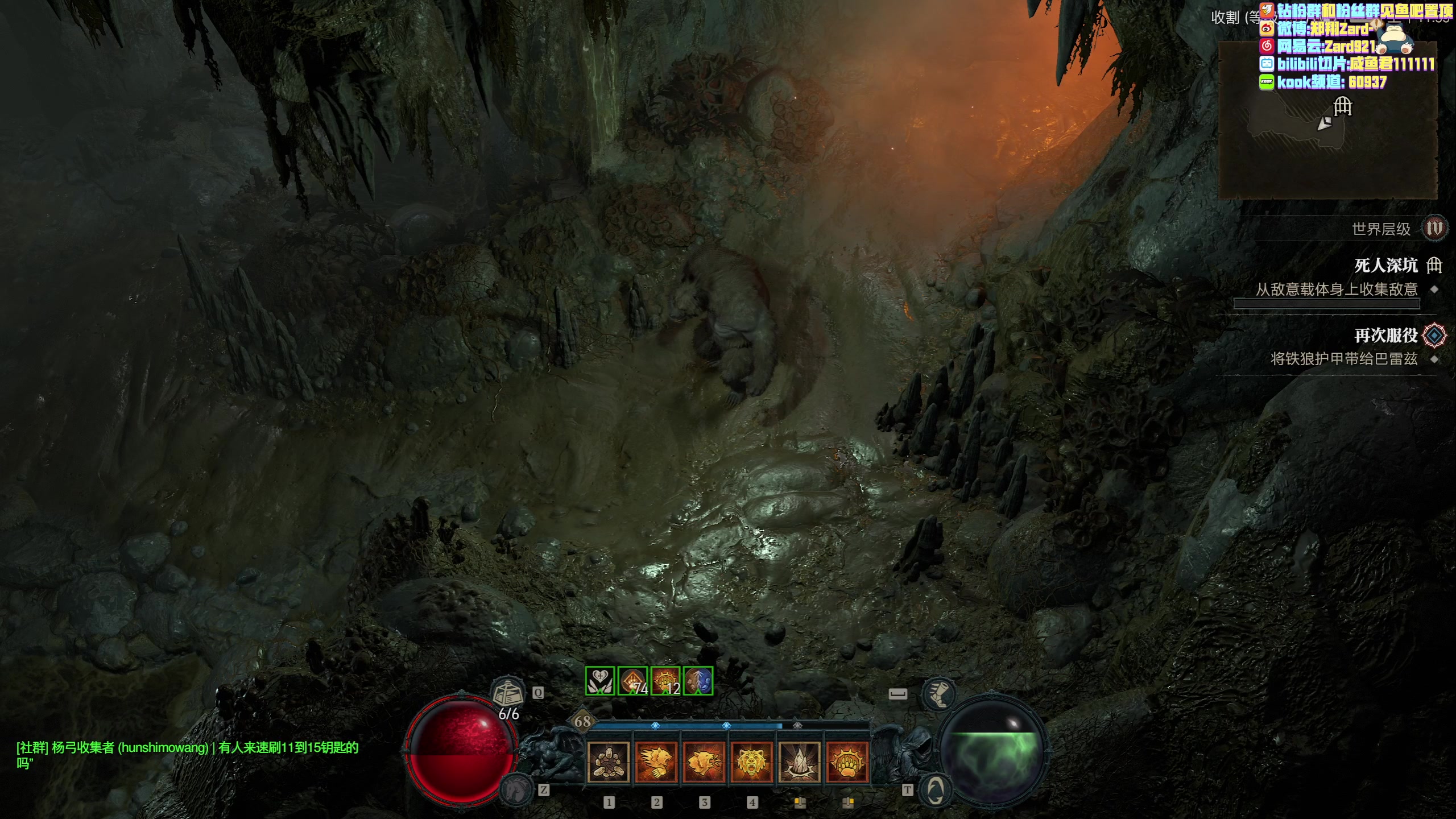Activate the stone circle skill slot

click(x=608, y=762)
